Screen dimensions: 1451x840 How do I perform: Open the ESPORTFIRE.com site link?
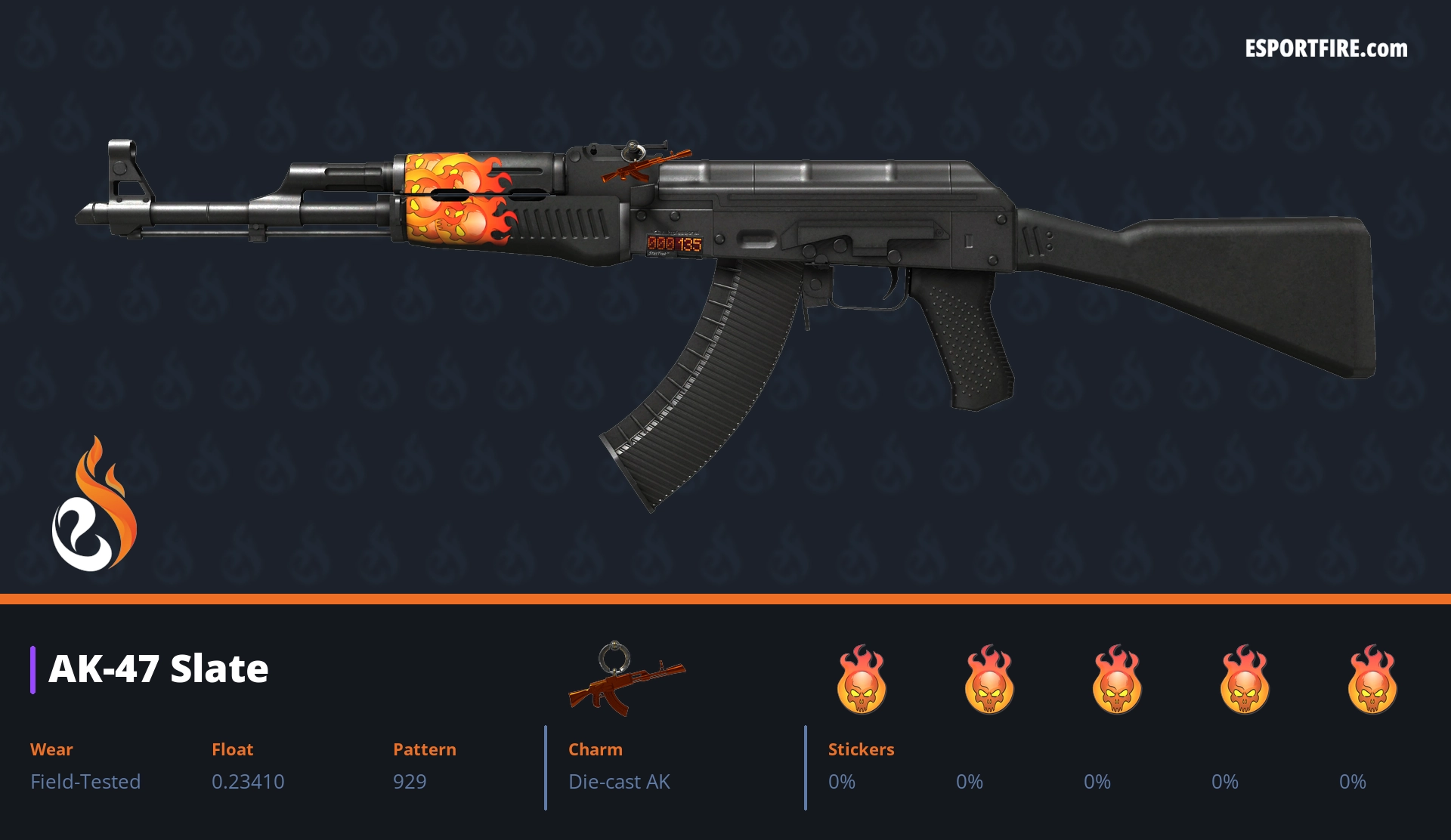click(1326, 49)
